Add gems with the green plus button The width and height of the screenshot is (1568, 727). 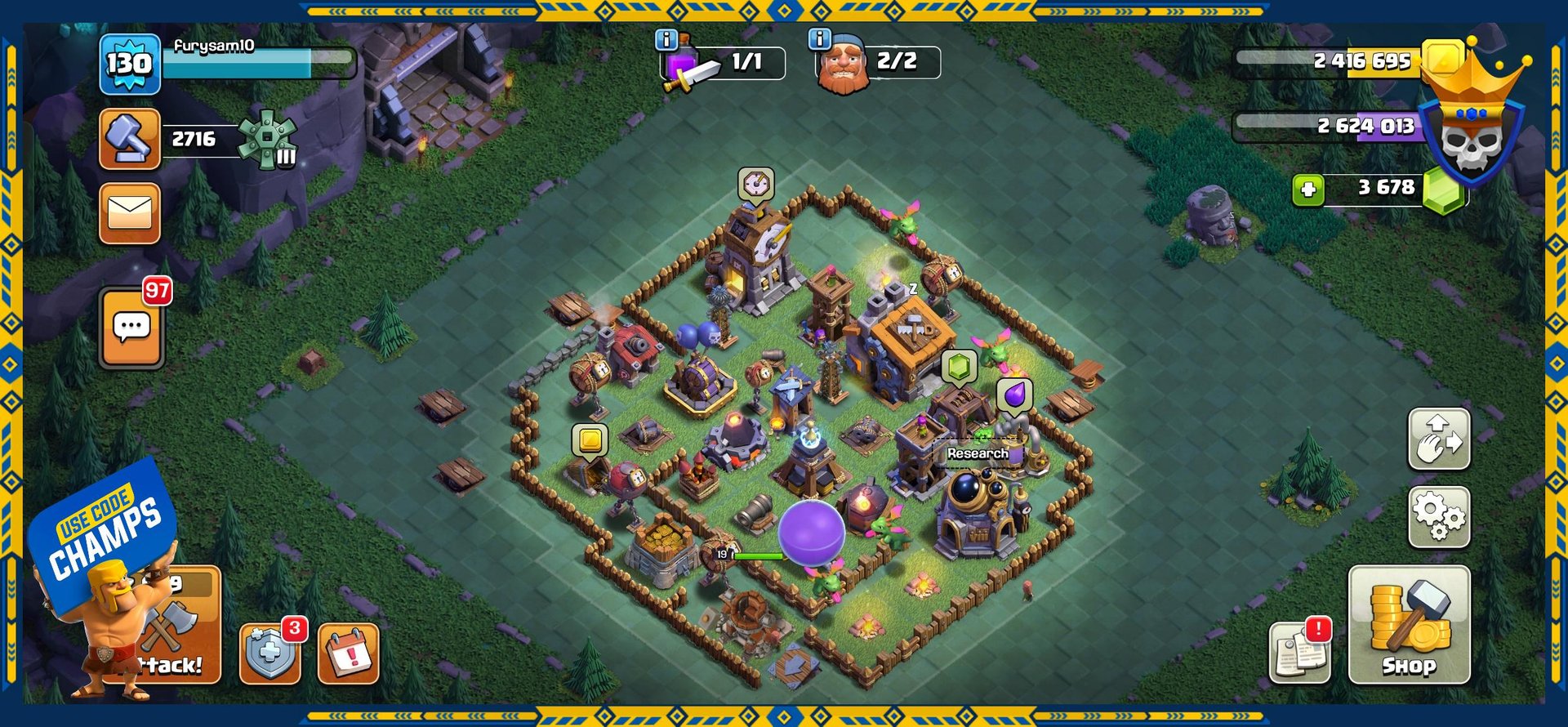[x=1307, y=190]
